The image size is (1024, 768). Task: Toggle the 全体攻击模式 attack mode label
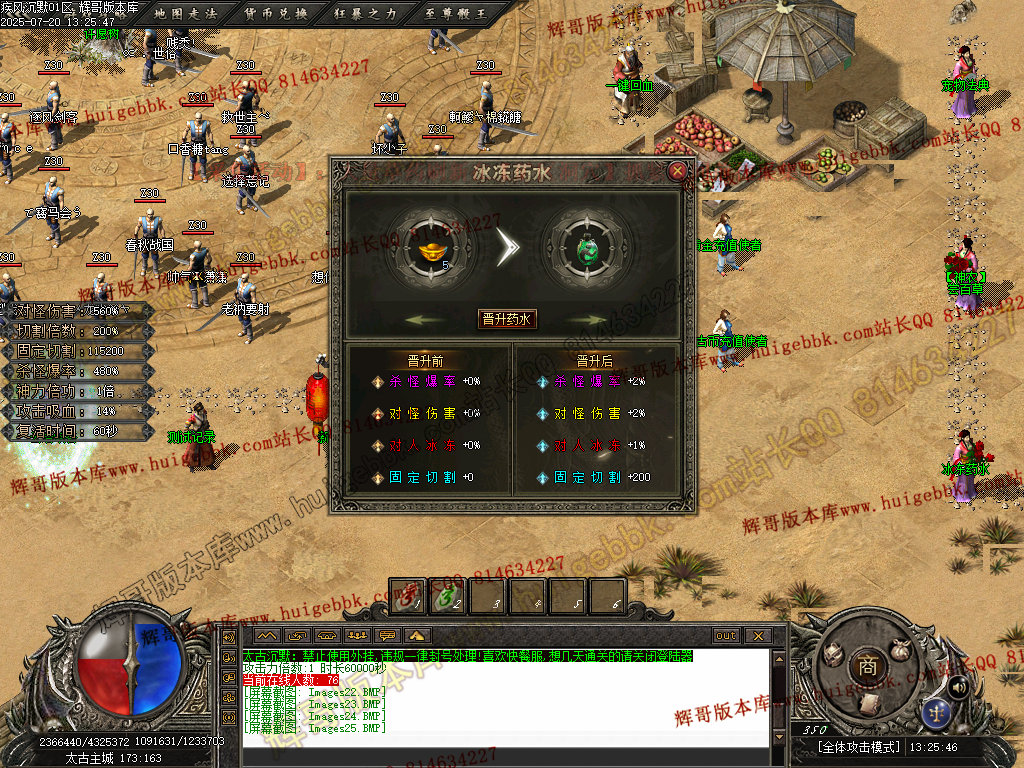[858, 747]
